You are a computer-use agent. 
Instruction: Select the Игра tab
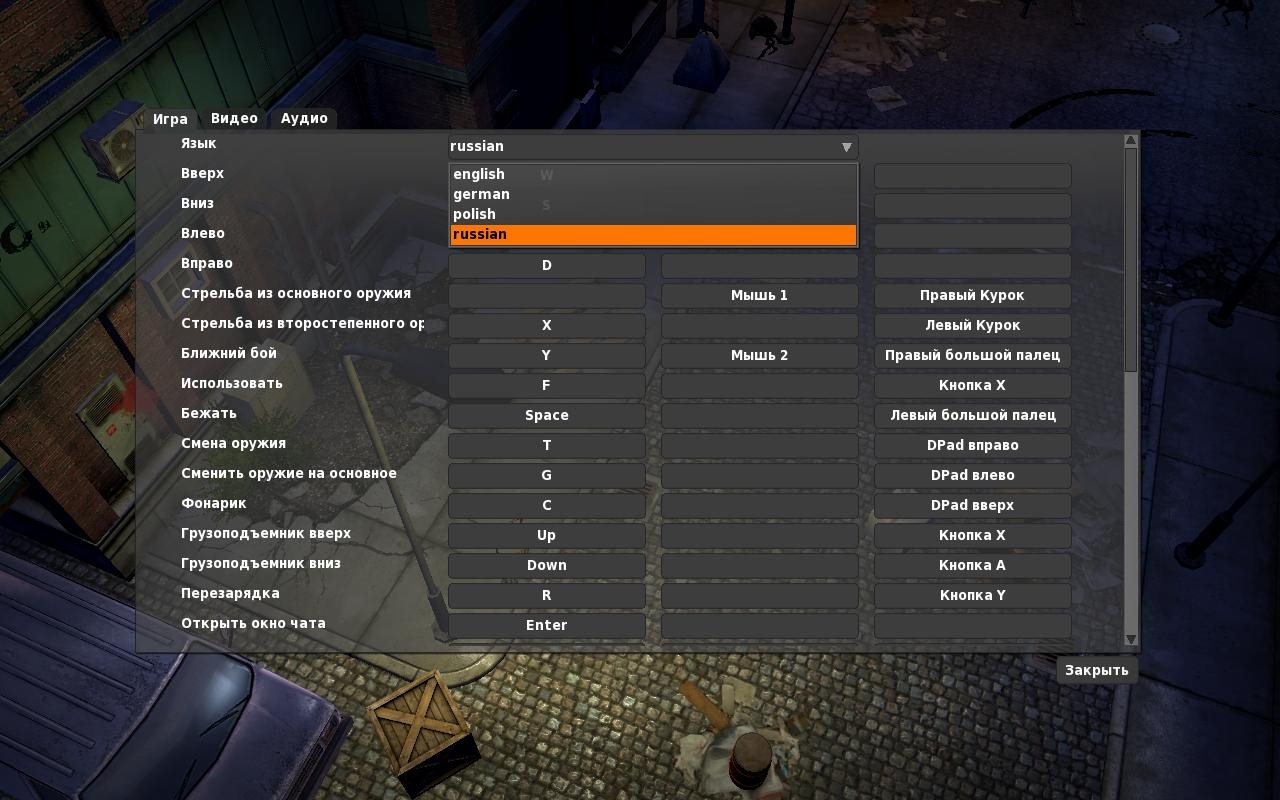170,119
